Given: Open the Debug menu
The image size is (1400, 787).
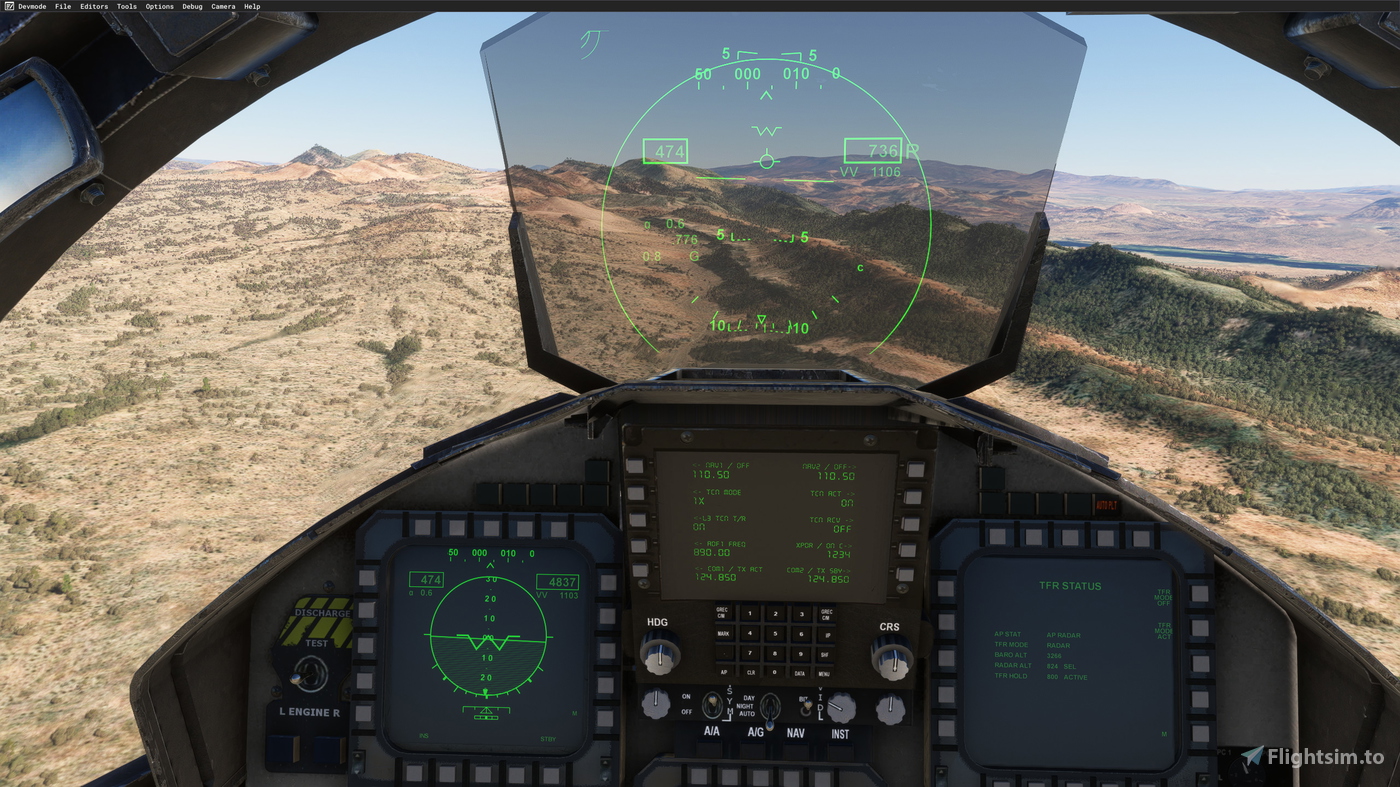Looking at the screenshot, I should (x=190, y=5).
